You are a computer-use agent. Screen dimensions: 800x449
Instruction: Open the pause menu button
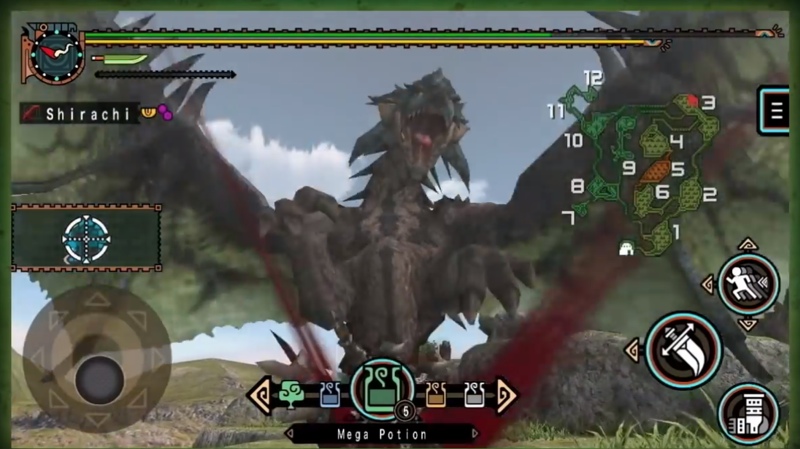772,110
